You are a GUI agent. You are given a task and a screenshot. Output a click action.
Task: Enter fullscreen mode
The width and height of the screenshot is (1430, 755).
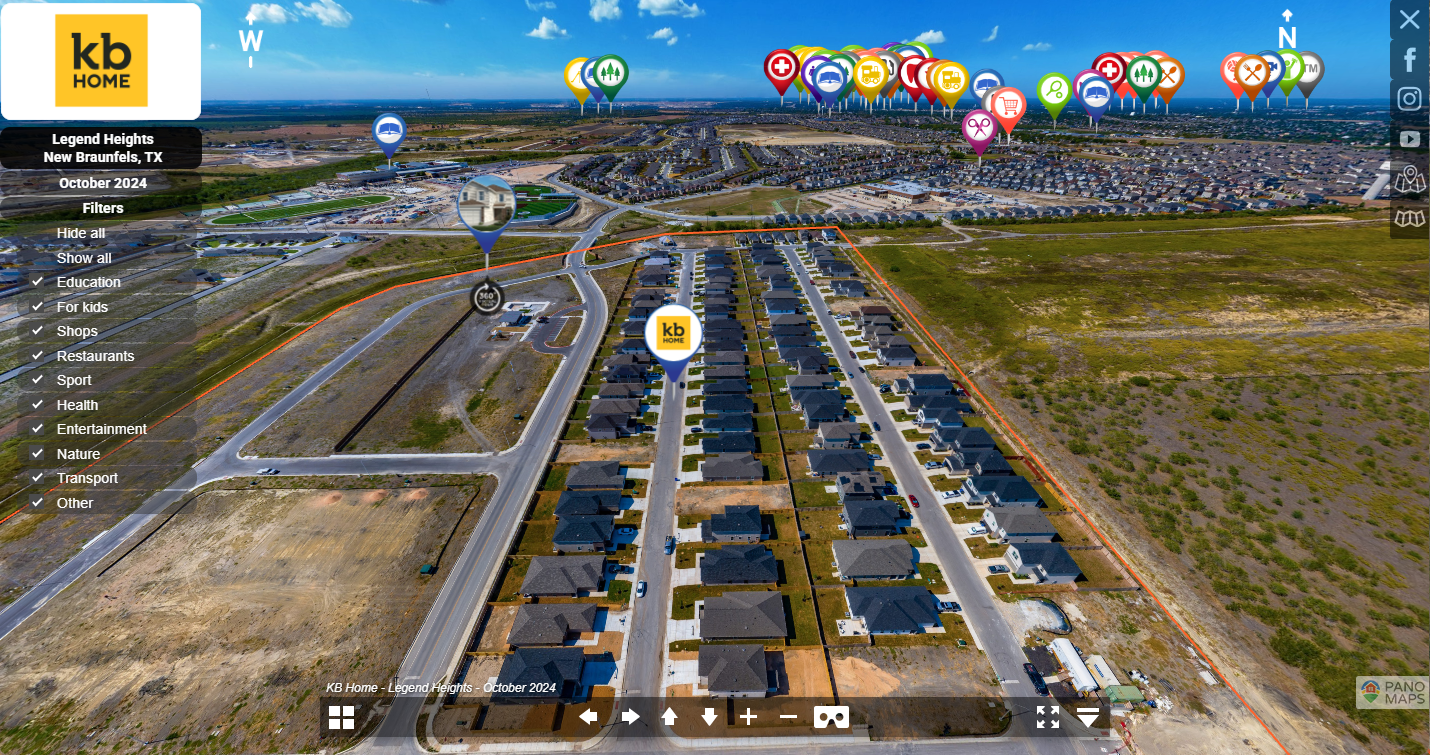[x=1047, y=717]
